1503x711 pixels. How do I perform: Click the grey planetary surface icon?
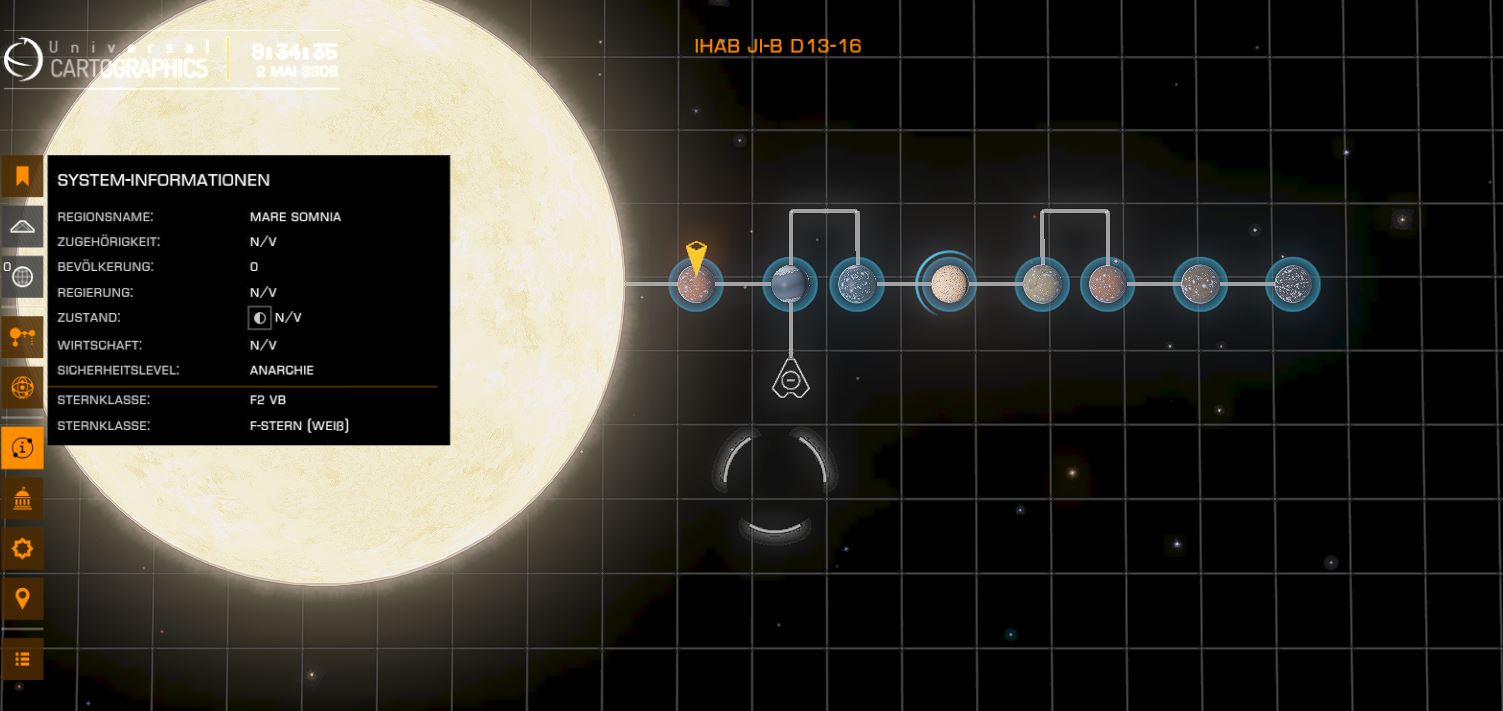point(22,227)
